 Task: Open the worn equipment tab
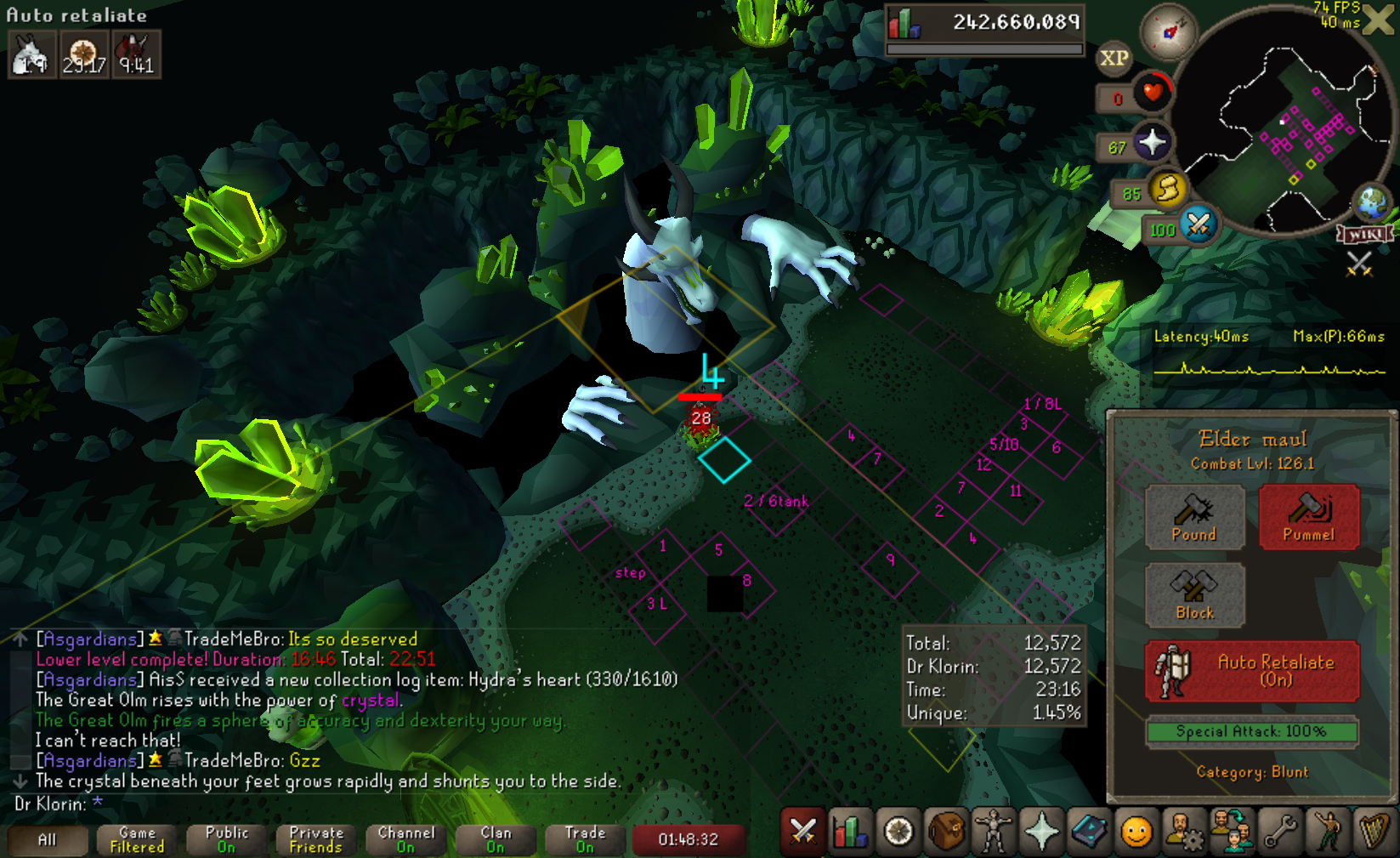pyautogui.click(x=993, y=831)
